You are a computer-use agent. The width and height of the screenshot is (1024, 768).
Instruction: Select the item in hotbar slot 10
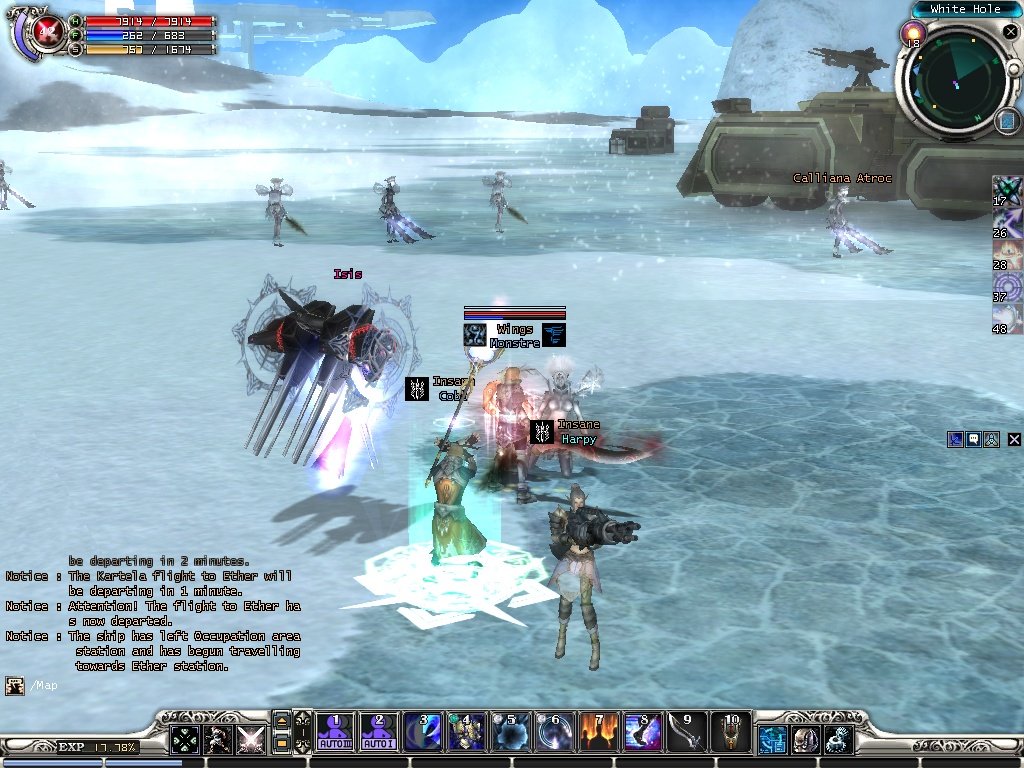[731, 732]
